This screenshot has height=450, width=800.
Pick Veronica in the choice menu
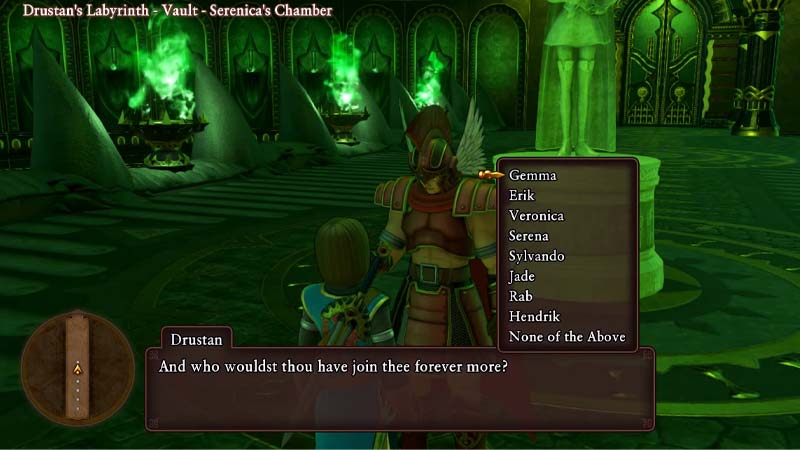[536, 215]
